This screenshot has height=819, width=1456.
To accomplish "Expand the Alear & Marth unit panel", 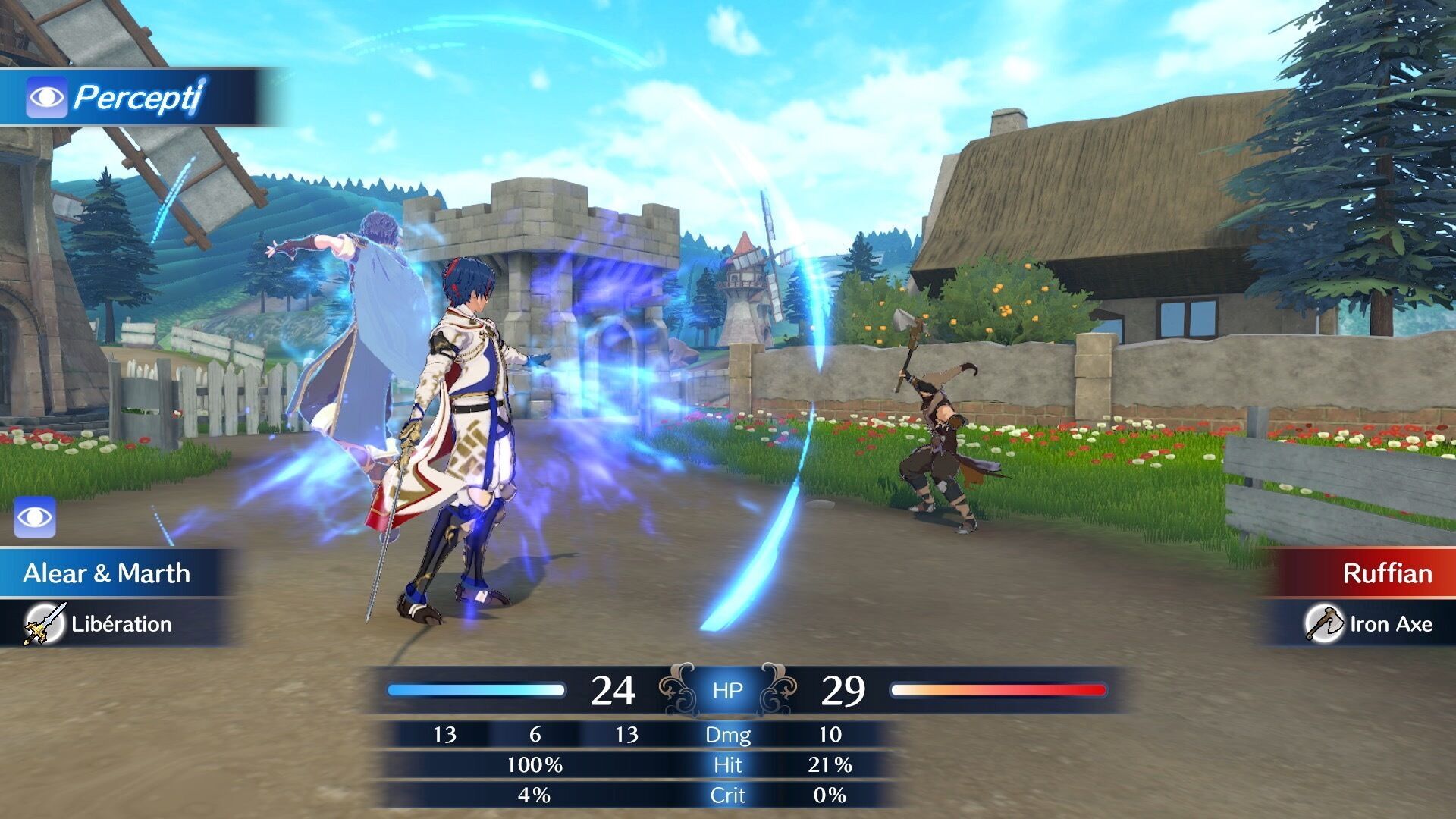I will pos(106,574).
